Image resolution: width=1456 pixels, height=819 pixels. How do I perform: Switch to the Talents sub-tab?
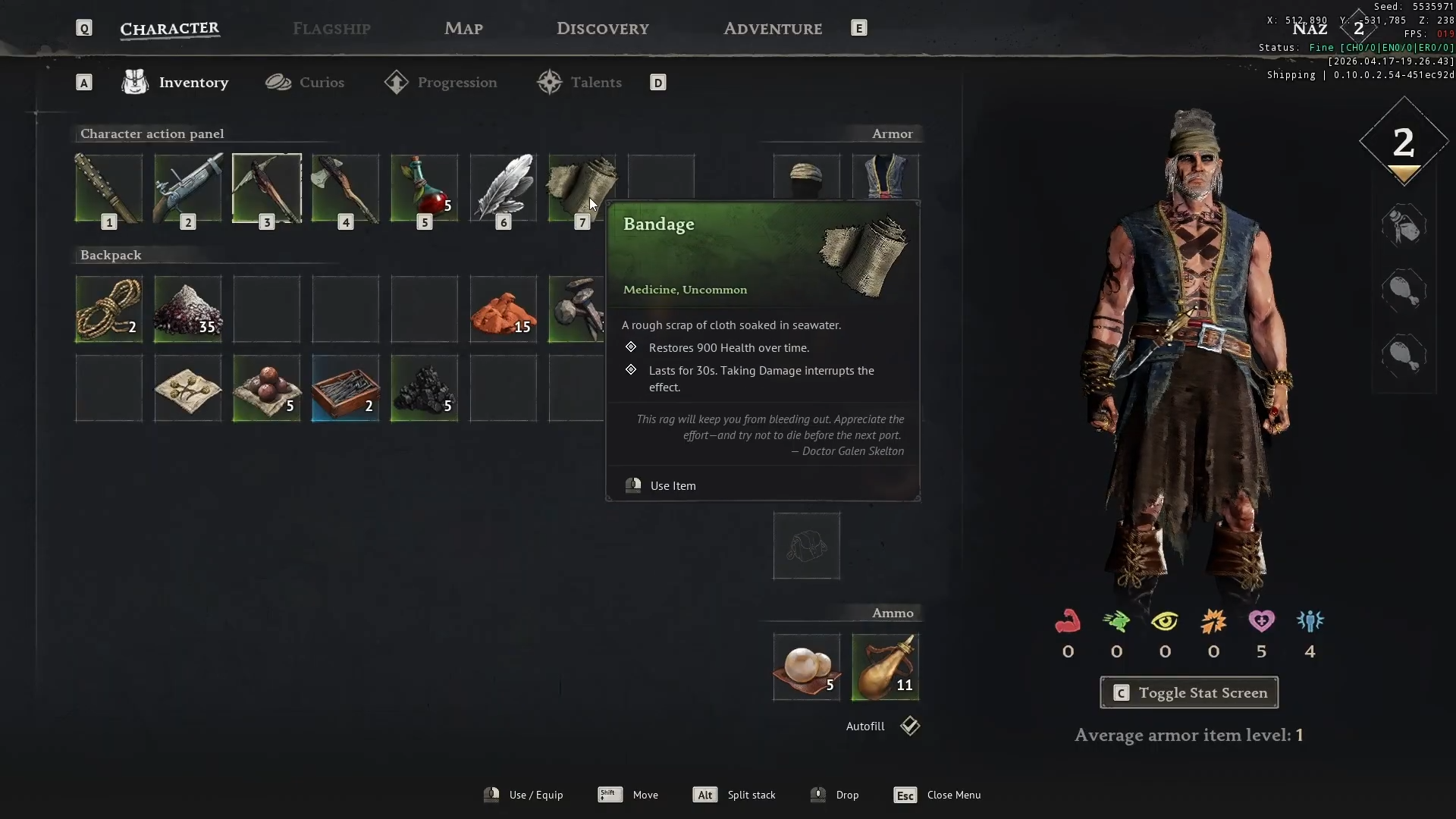(x=579, y=83)
